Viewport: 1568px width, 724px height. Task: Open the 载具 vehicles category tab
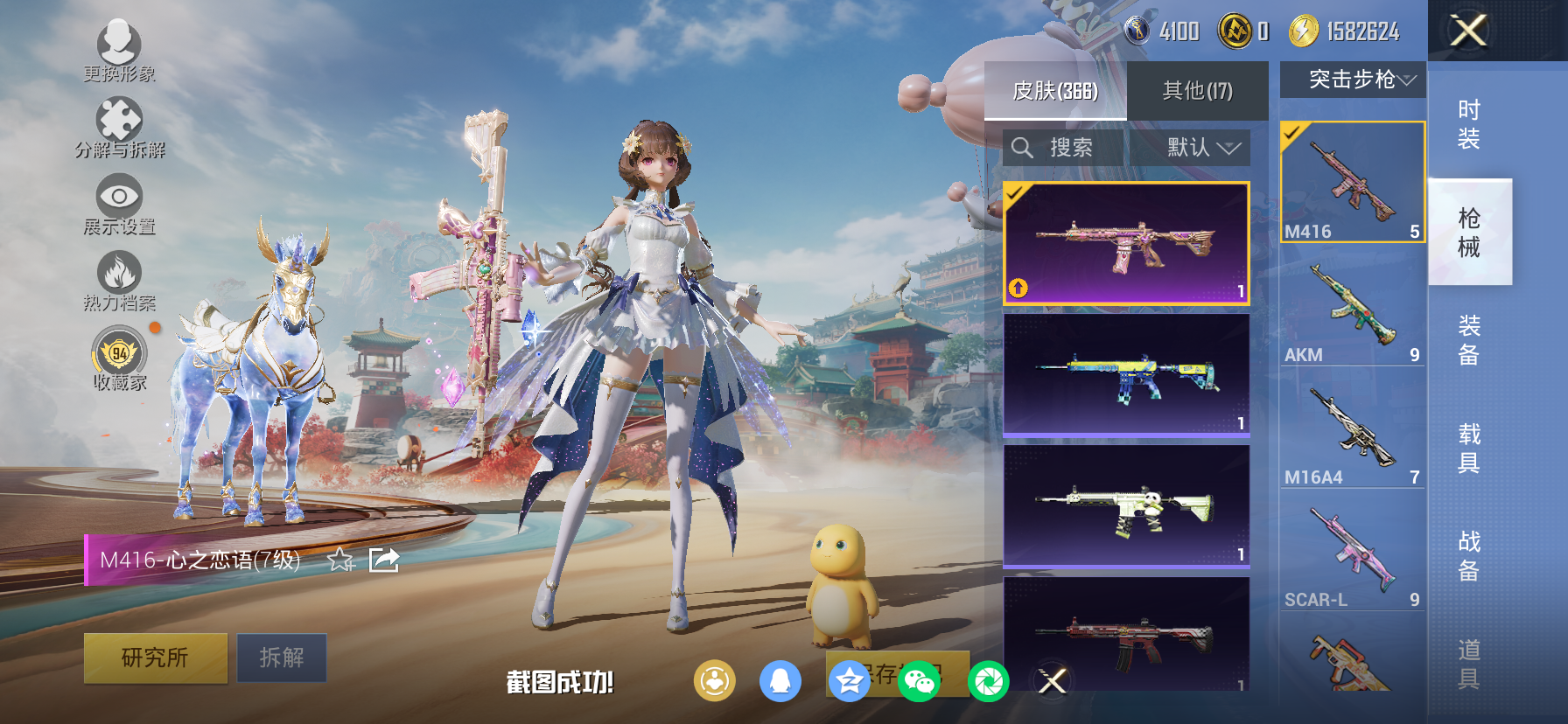point(1468,446)
